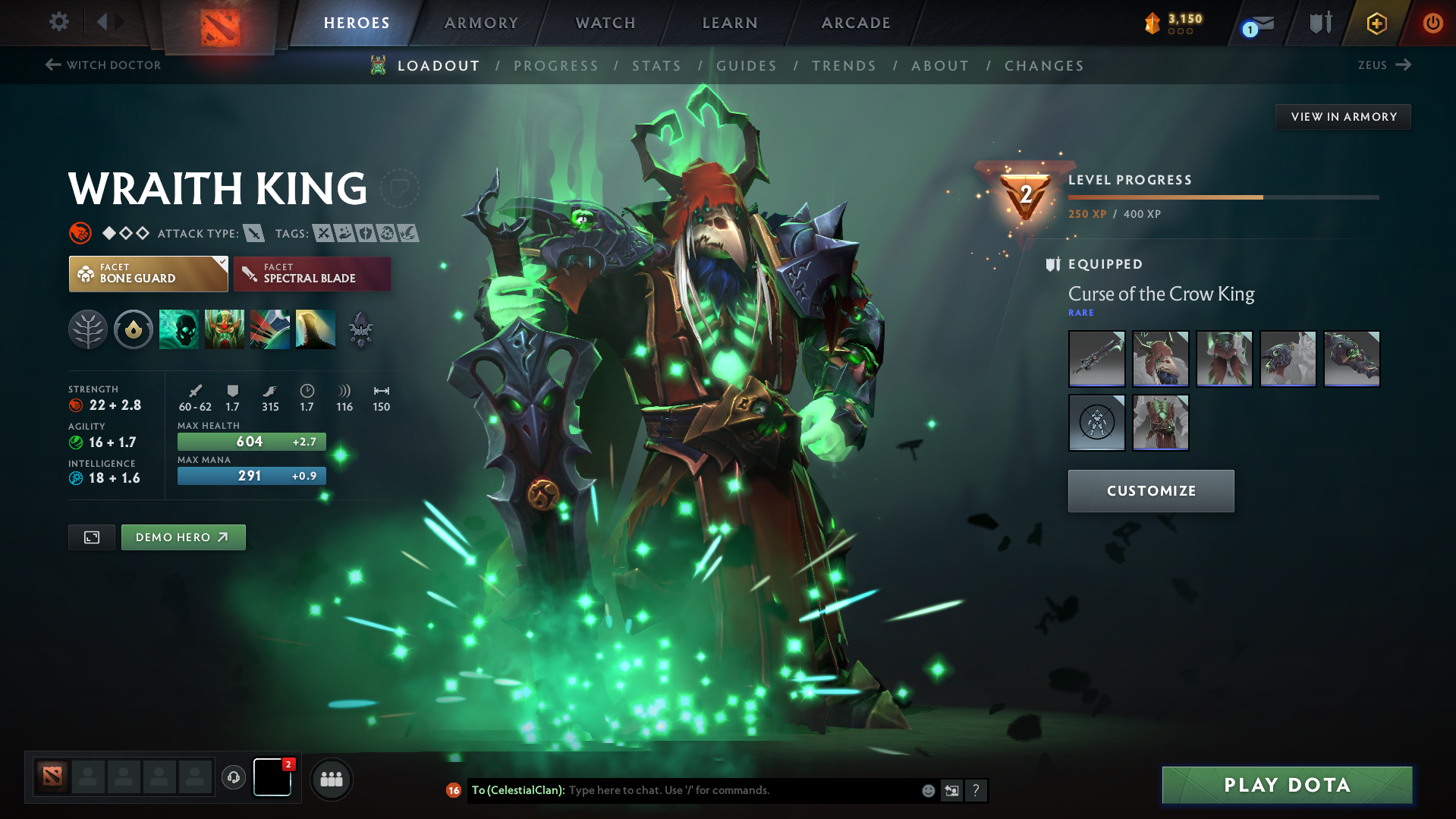Screen dimensions: 1456x819
Task: Expand the Bone Guard facet dropdown arrow
Action: (221, 264)
